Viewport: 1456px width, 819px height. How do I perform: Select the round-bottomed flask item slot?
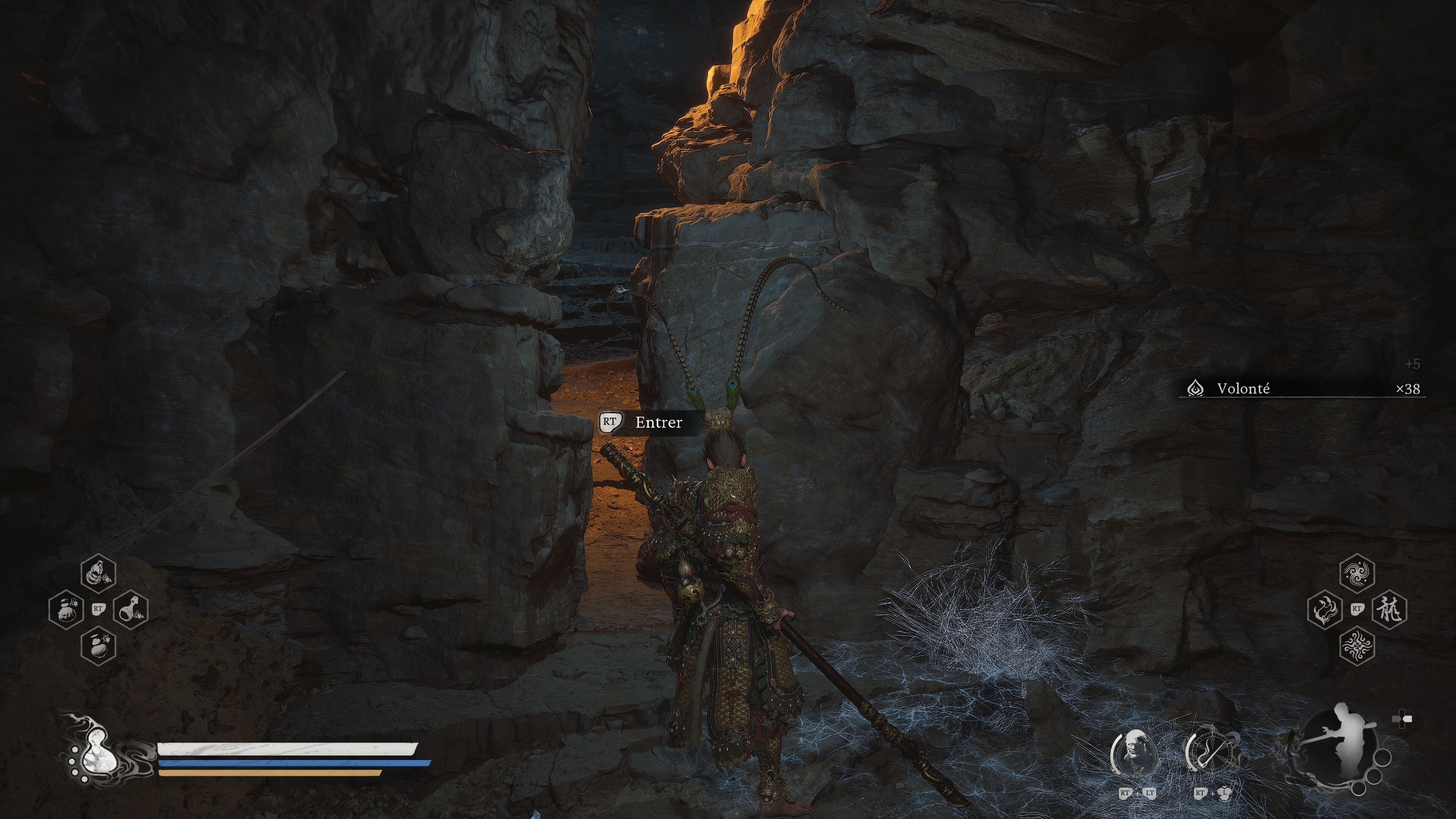coord(131,609)
